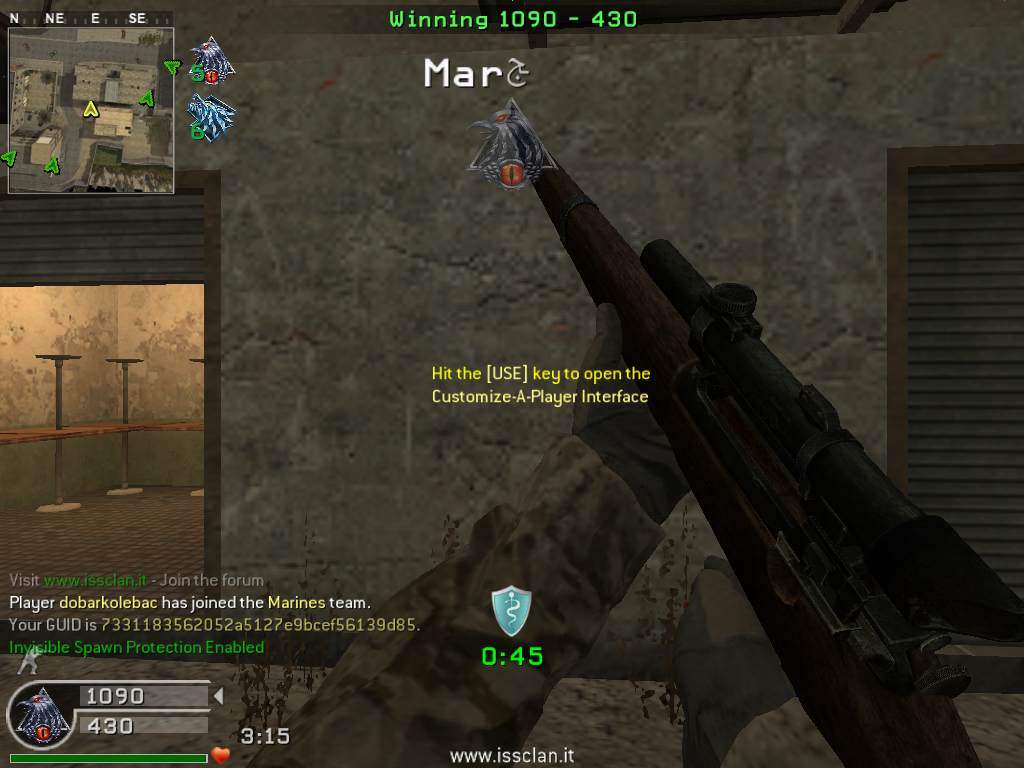Click the issclan.it watermark at screen bottom
Screen dimensions: 1024x768
point(511,757)
